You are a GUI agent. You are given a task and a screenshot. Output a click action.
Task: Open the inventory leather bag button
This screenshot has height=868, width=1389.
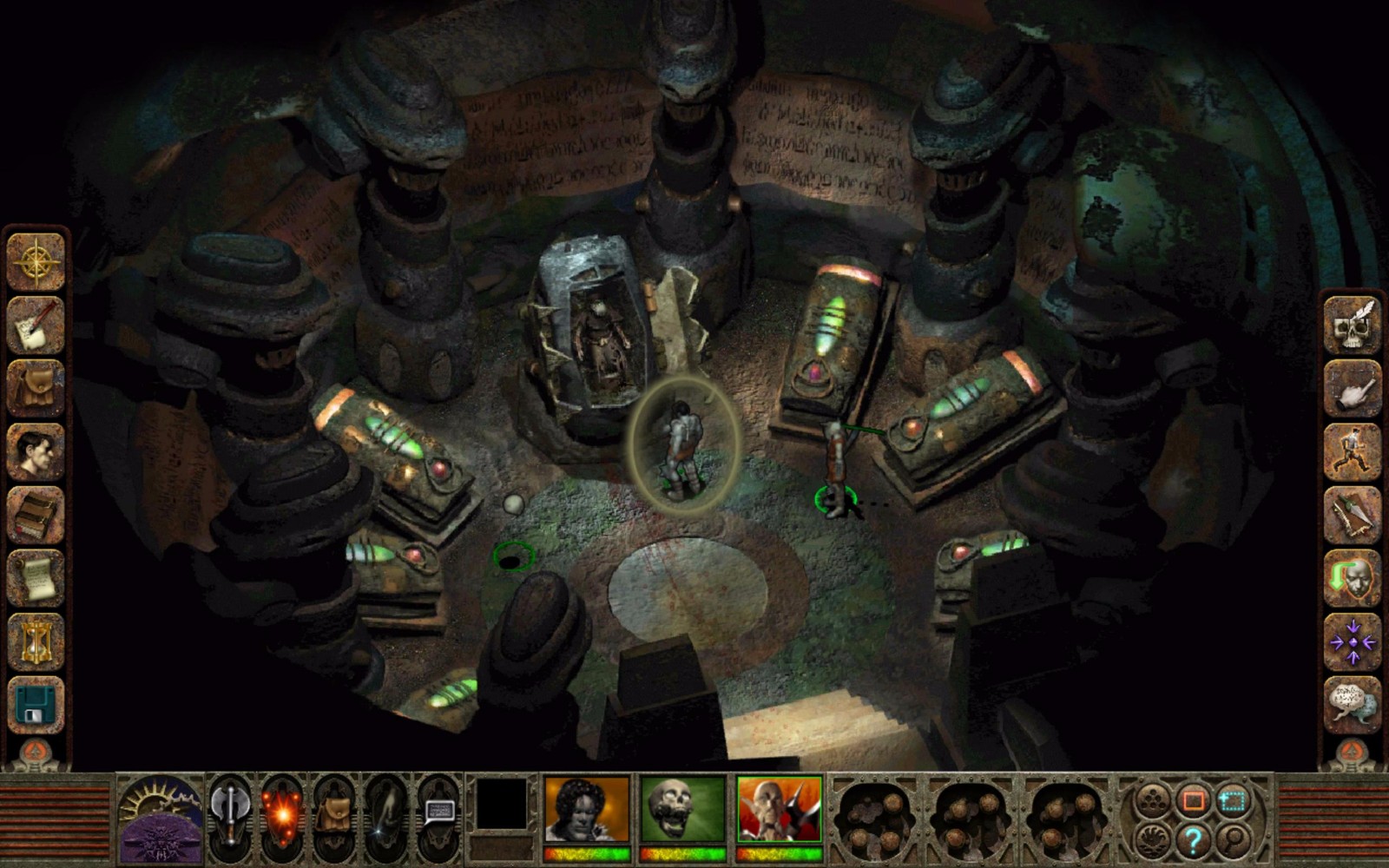(36, 388)
